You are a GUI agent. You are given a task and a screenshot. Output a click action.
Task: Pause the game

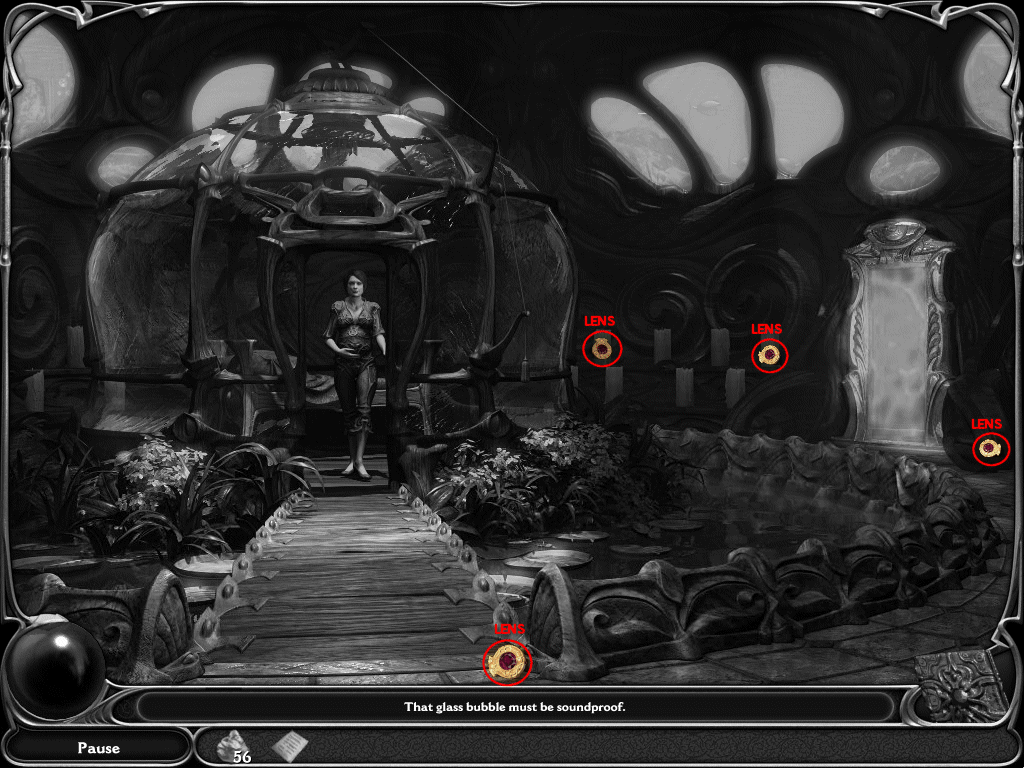click(x=98, y=747)
